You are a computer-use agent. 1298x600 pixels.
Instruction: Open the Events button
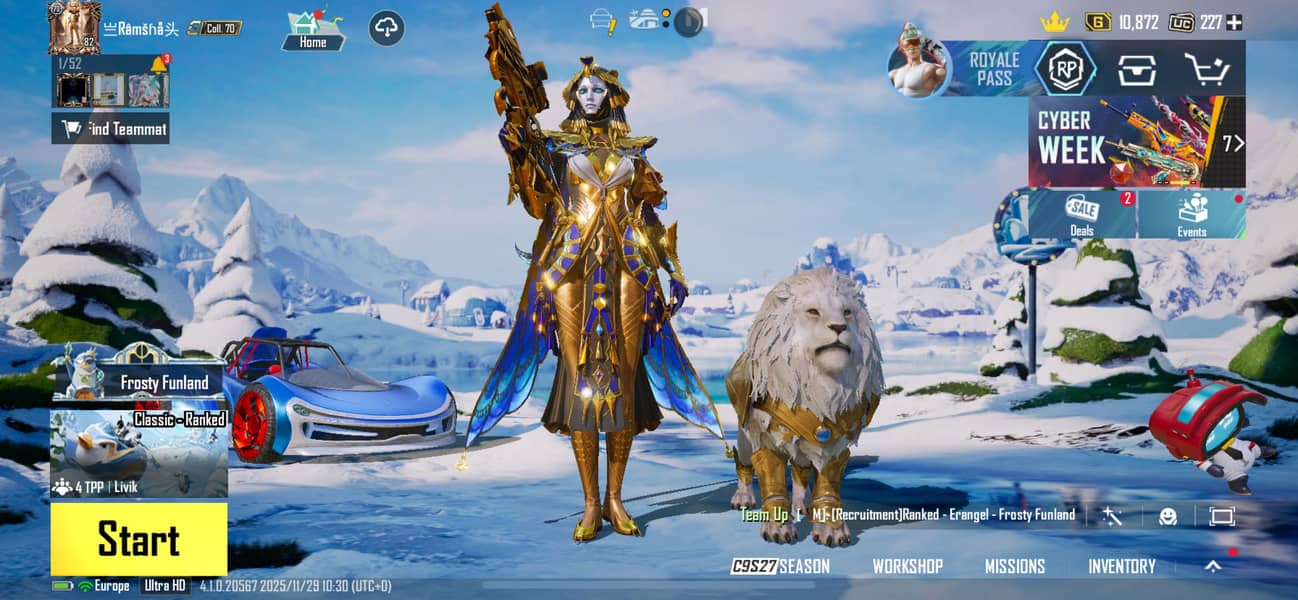pyautogui.click(x=1192, y=214)
